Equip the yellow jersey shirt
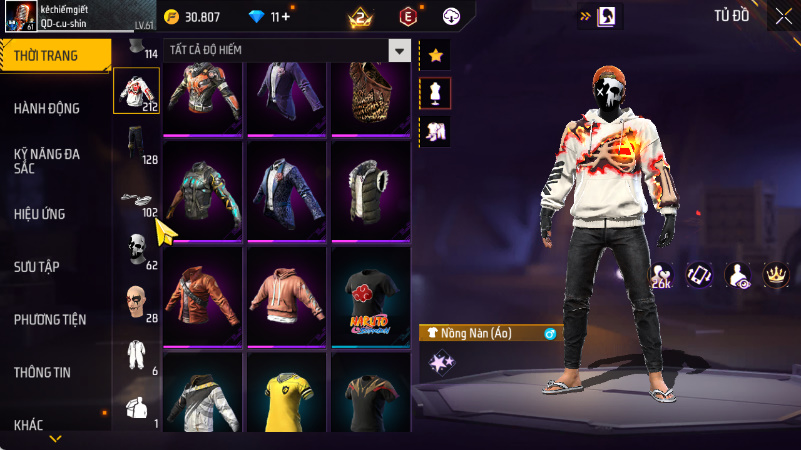The image size is (801, 450). click(287, 393)
